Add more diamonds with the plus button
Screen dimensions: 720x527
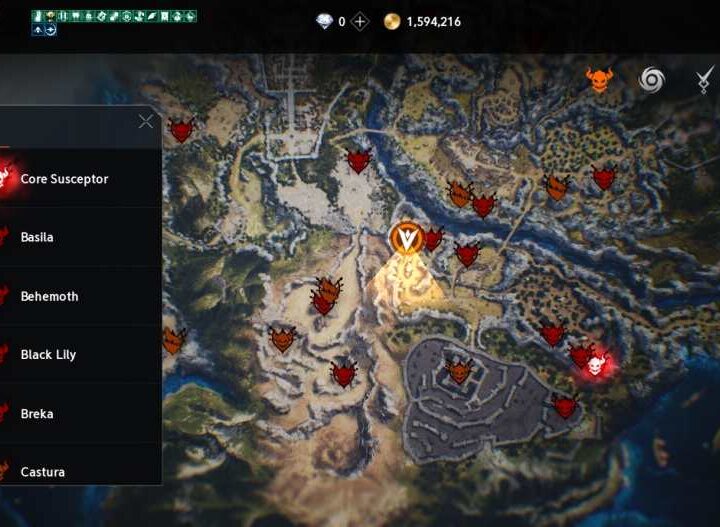click(360, 21)
